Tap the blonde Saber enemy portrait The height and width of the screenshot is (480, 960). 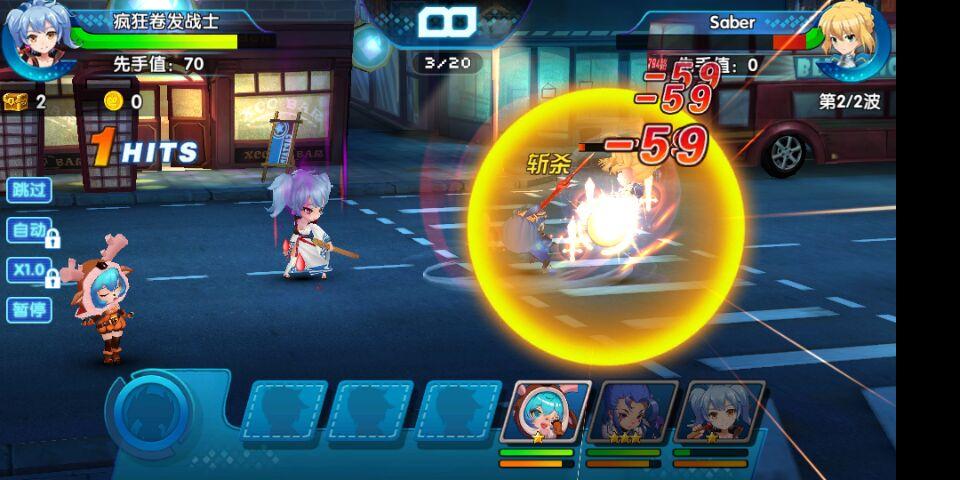853,38
